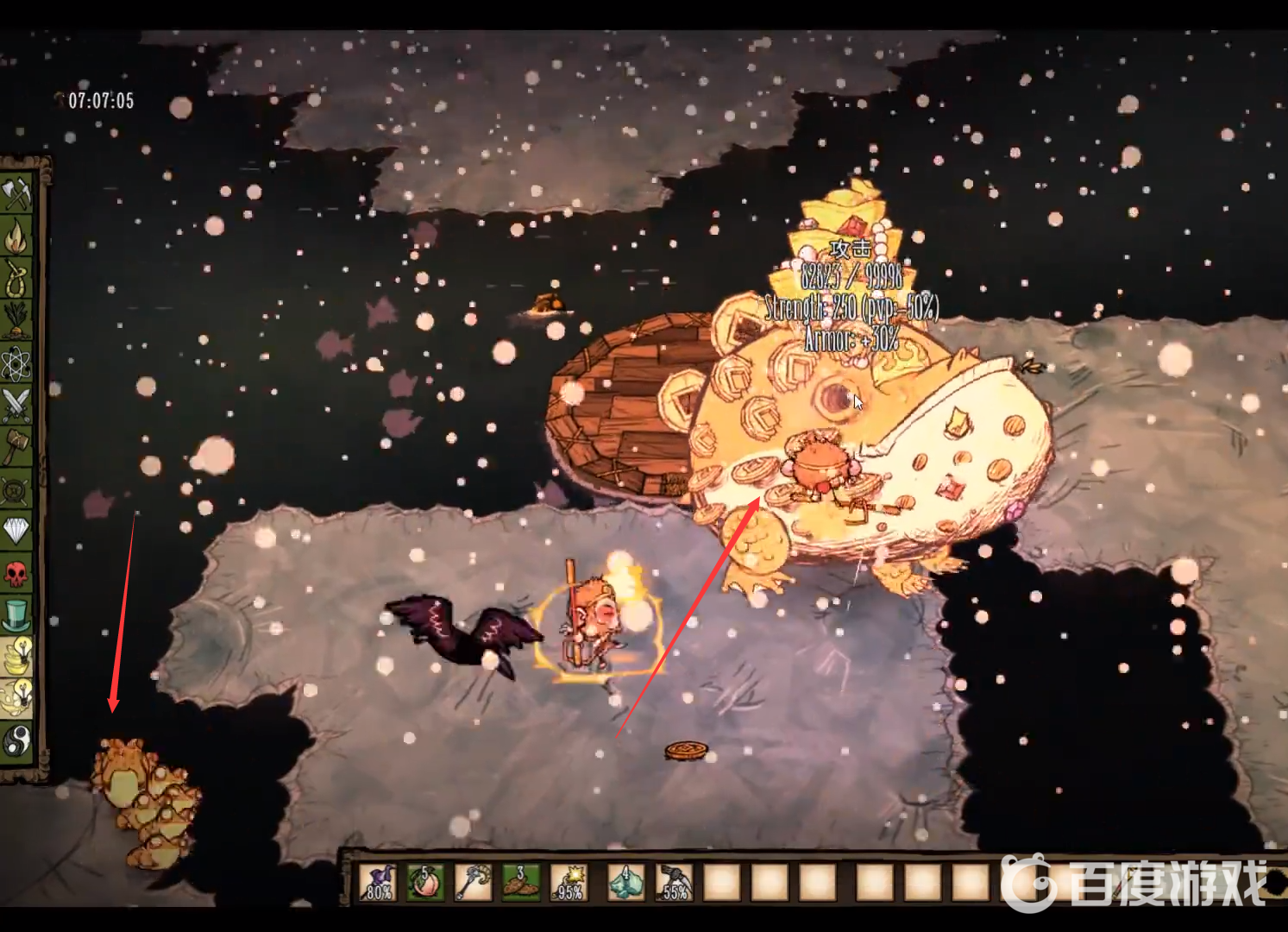Open the green top hat Dress tab

click(x=16, y=614)
